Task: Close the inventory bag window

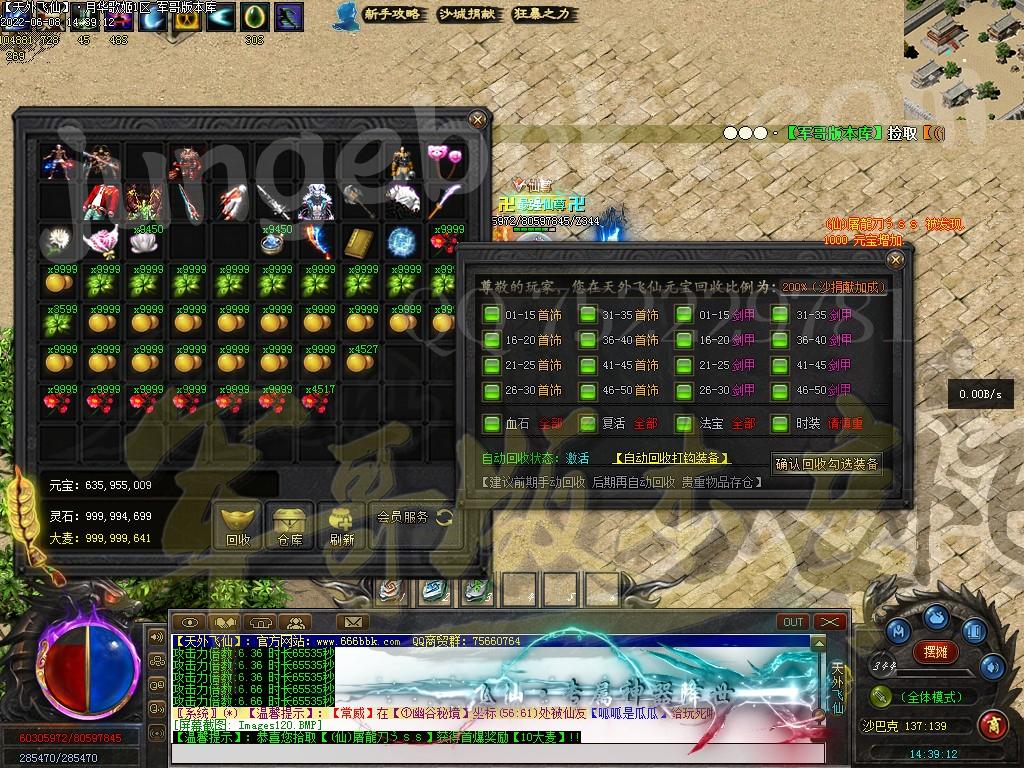Action: (x=478, y=120)
